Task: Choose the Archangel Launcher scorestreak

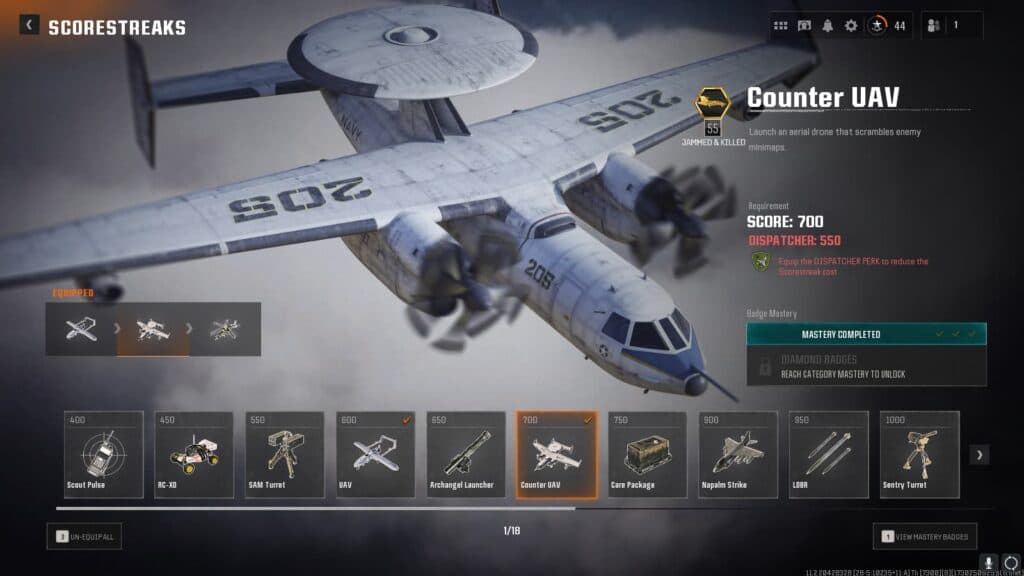Action: coord(466,454)
